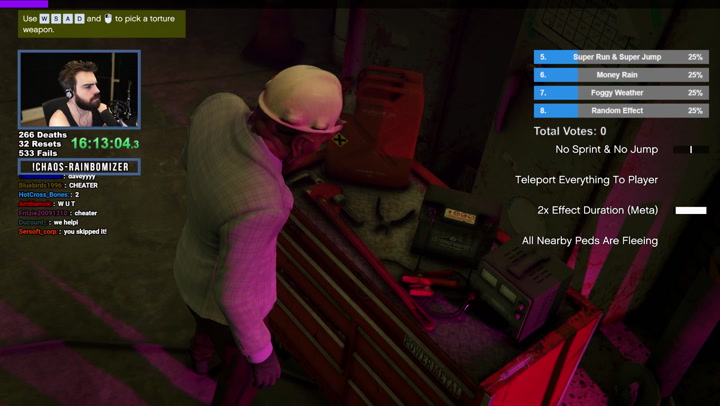Open the !chaos-rainbomizer banner
720x406 pixels.
pos(79,167)
